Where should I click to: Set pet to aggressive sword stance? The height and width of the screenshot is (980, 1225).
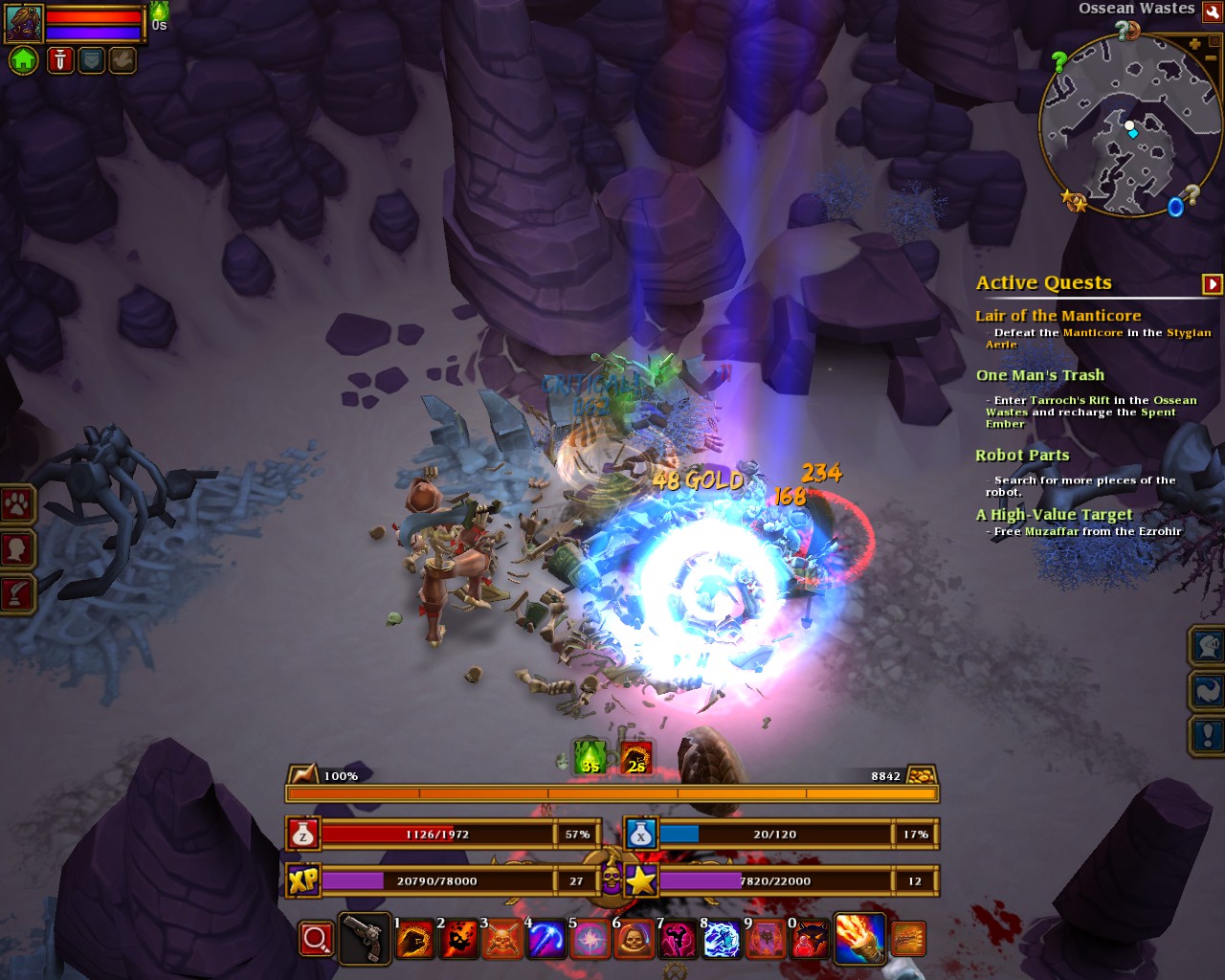point(59,60)
